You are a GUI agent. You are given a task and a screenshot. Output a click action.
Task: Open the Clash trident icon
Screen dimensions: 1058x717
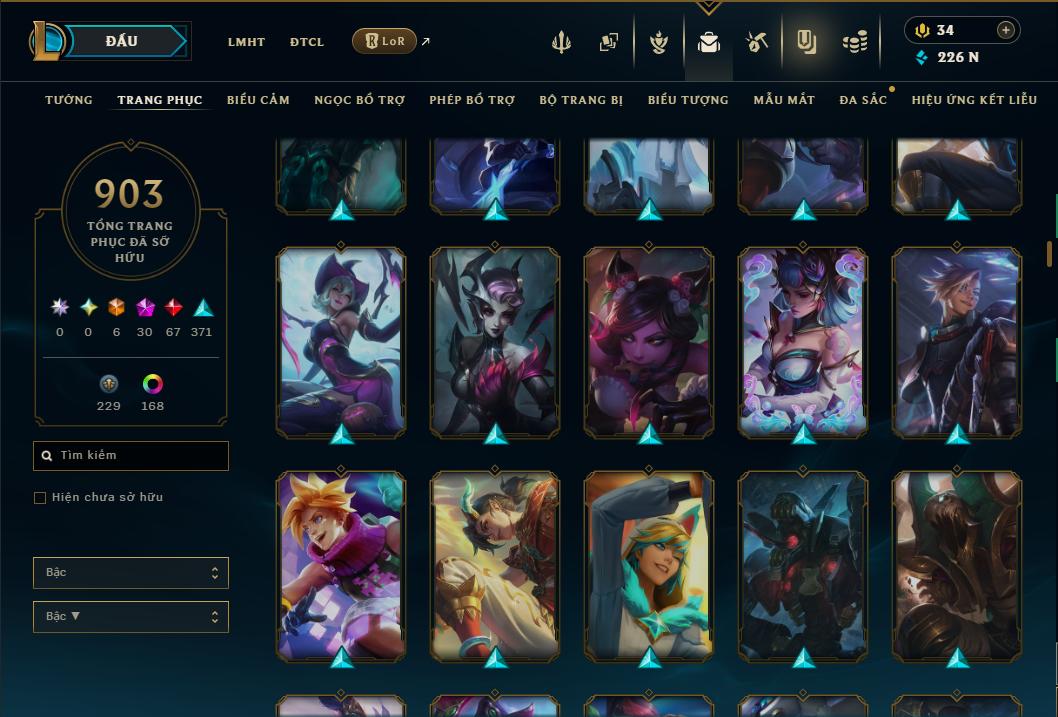click(x=561, y=42)
